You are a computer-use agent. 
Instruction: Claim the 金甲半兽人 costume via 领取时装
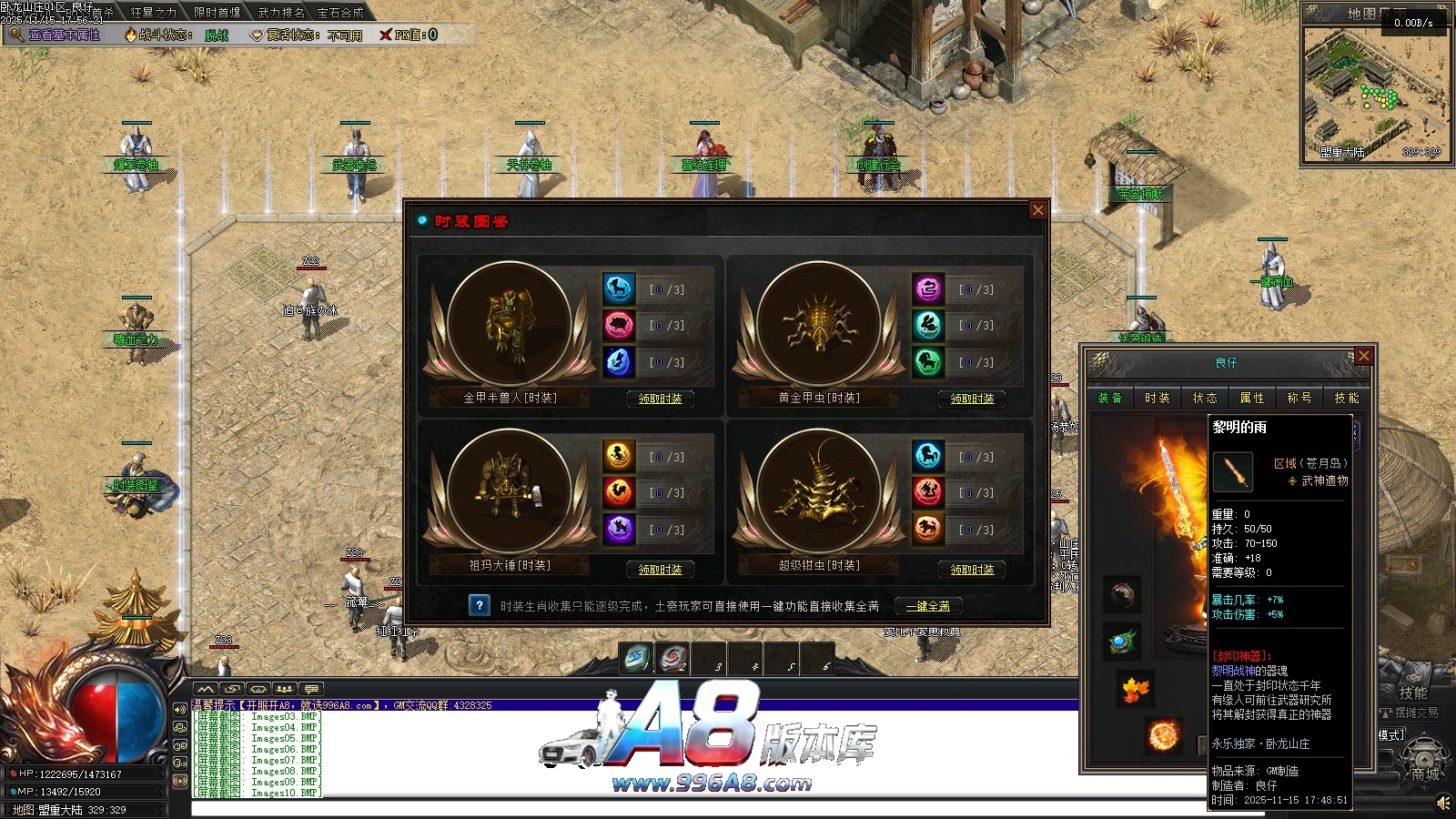coord(660,399)
